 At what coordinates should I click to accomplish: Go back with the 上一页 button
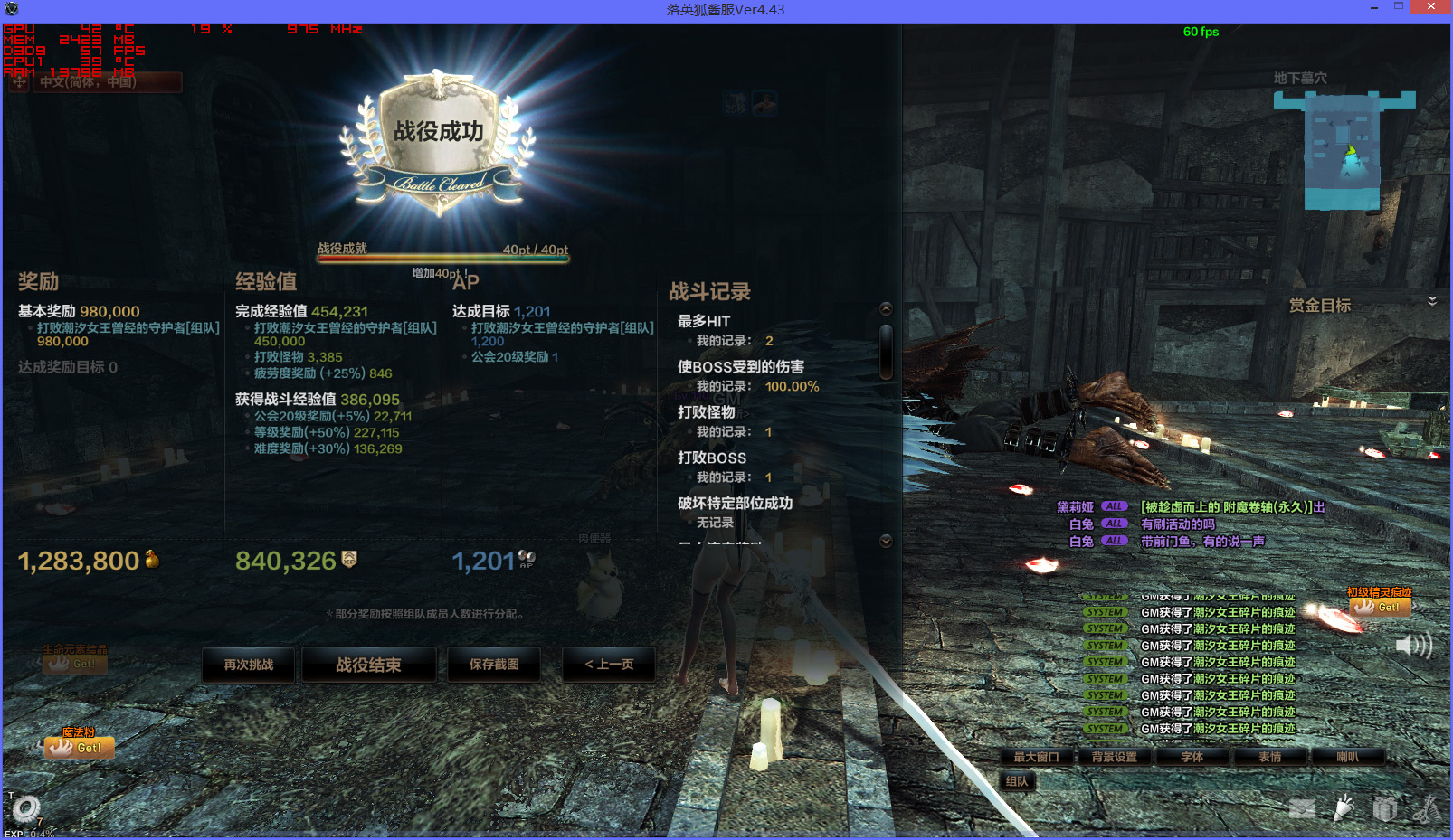[609, 665]
